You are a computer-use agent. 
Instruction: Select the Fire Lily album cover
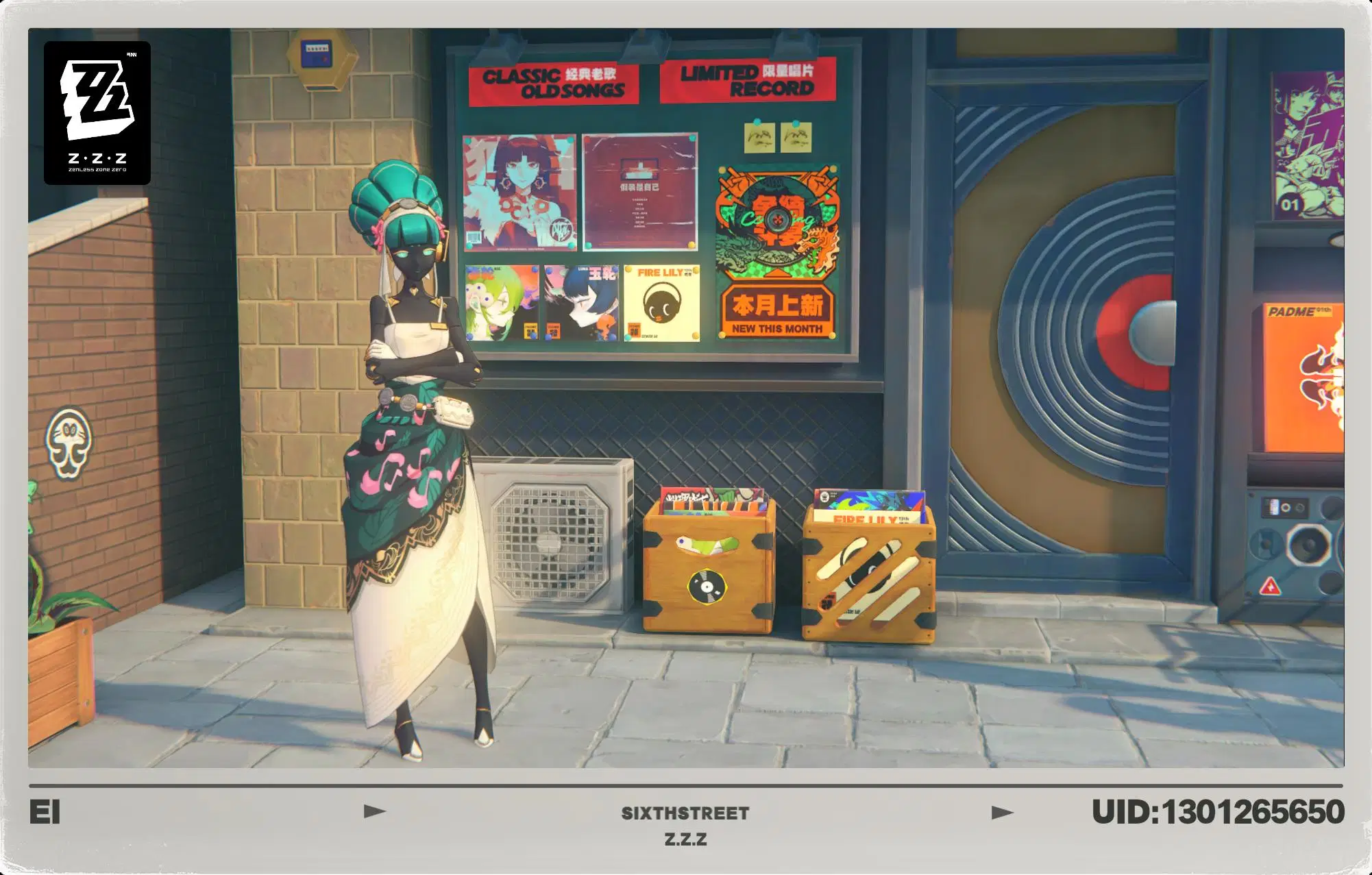click(662, 301)
